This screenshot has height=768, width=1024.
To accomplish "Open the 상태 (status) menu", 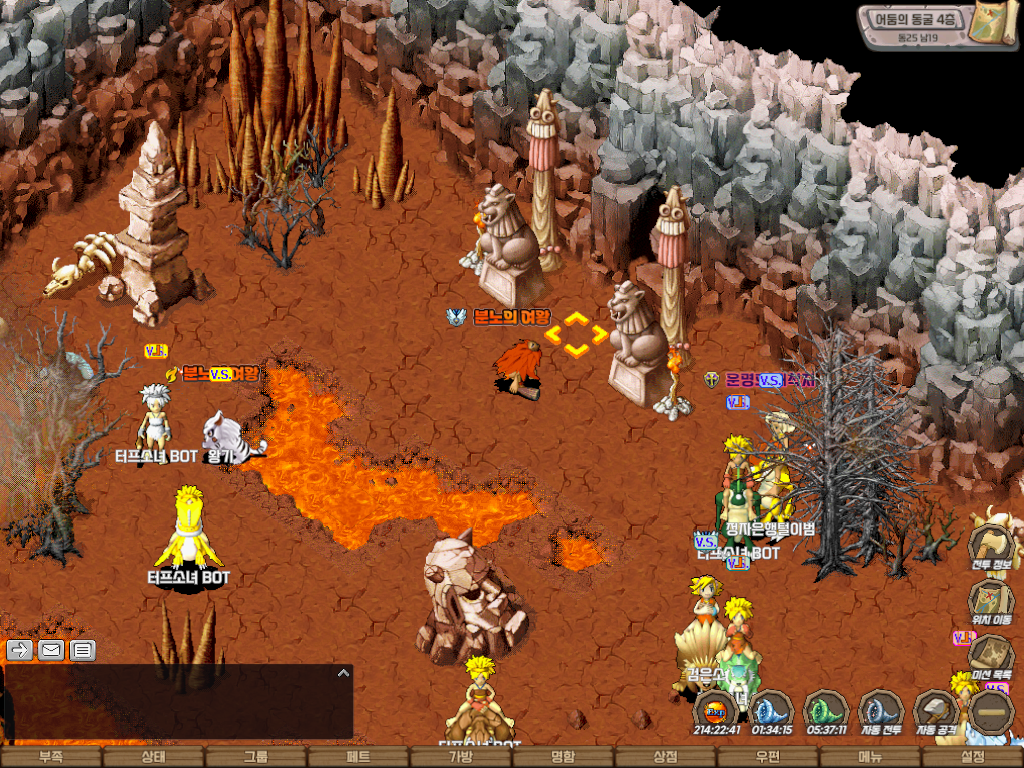I will pyautogui.click(x=153, y=758).
